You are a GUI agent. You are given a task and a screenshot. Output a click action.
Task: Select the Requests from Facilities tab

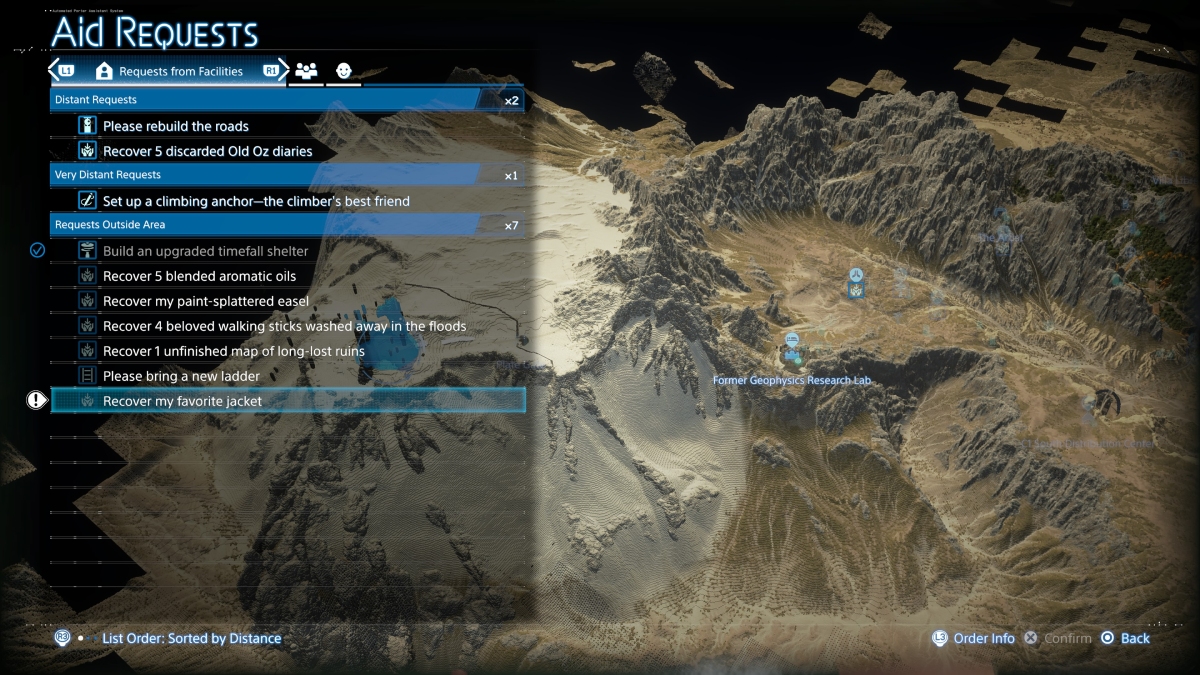pos(170,72)
